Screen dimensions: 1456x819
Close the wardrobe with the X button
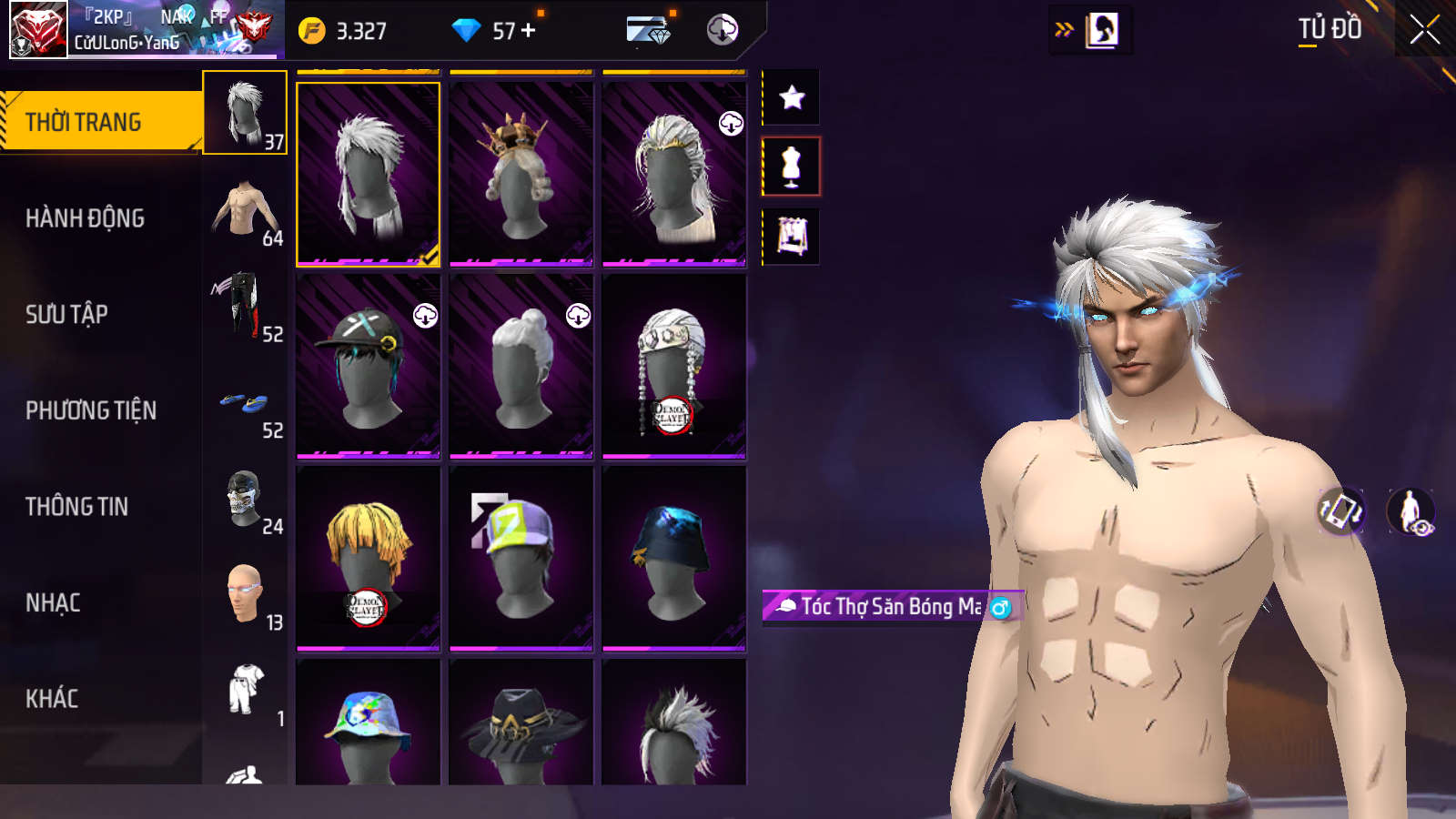(x=1424, y=30)
